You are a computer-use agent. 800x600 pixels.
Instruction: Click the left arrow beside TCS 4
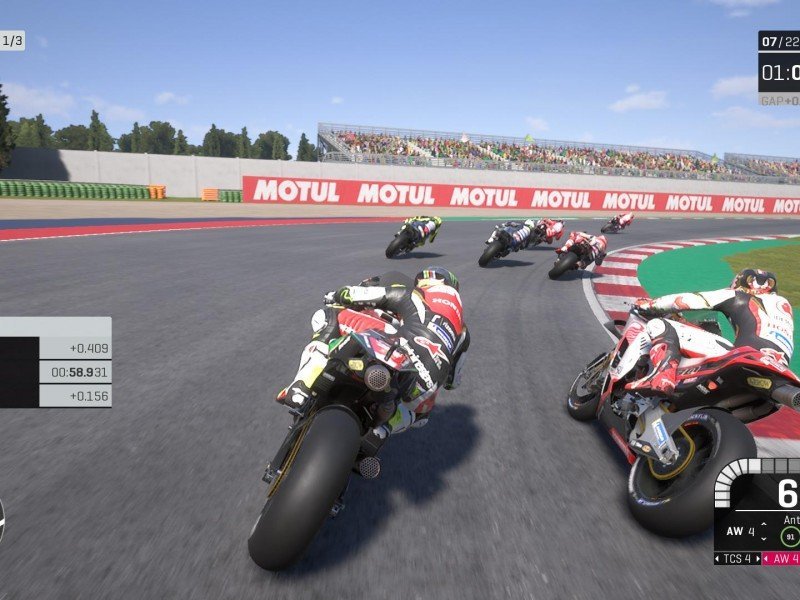718,558
